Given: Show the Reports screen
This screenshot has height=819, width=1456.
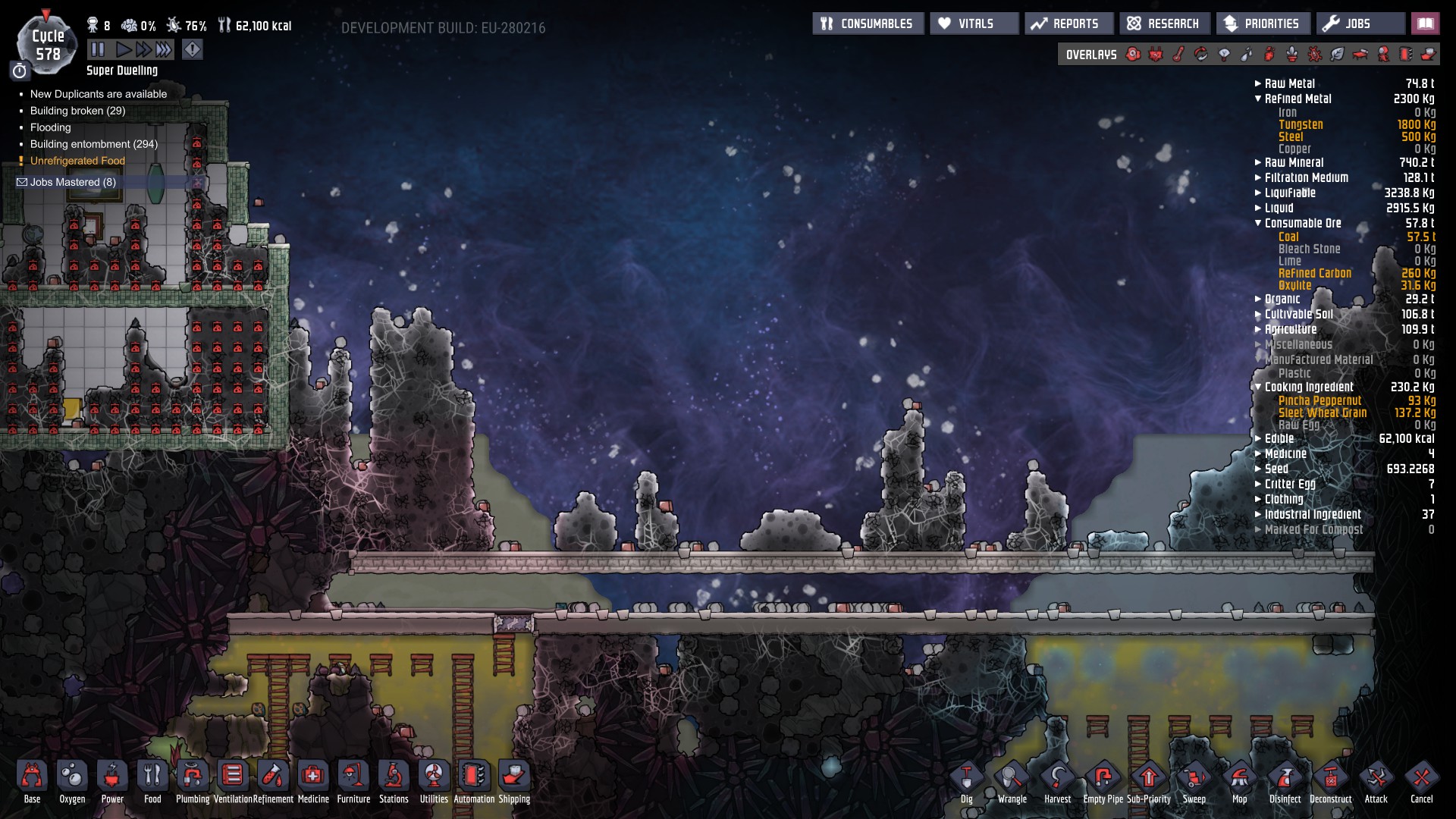Looking at the screenshot, I should click(1068, 24).
